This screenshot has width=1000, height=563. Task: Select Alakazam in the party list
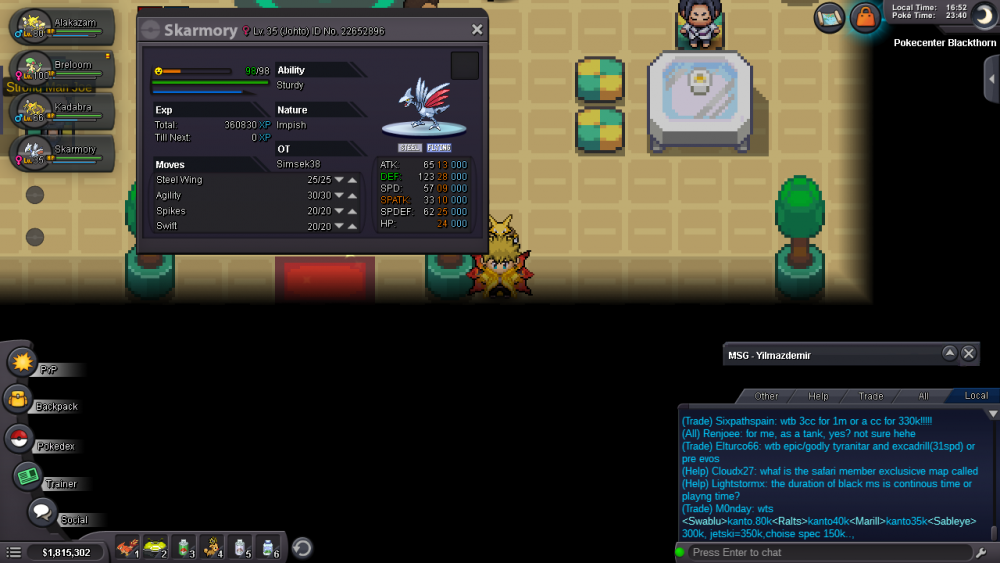click(56, 27)
